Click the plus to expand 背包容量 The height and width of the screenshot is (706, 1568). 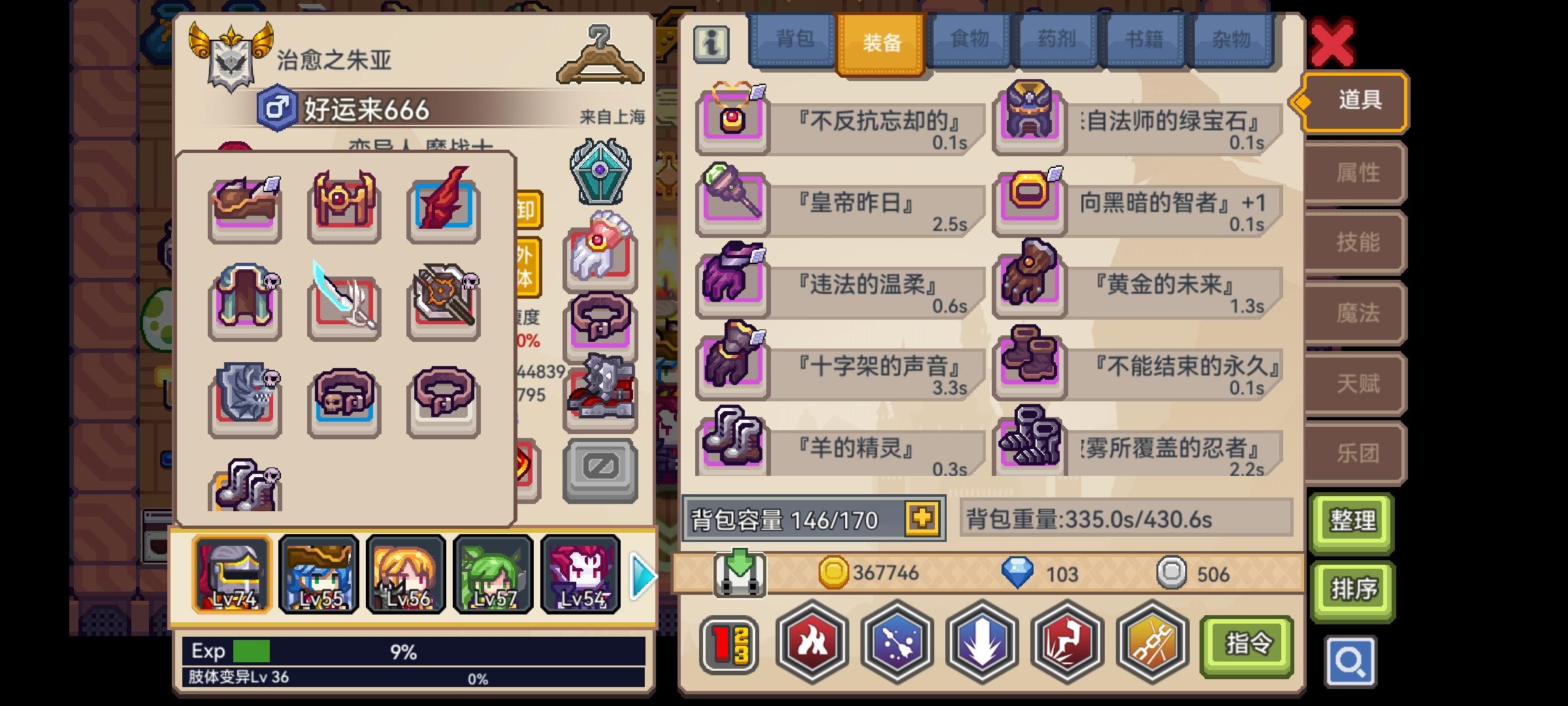click(921, 518)
